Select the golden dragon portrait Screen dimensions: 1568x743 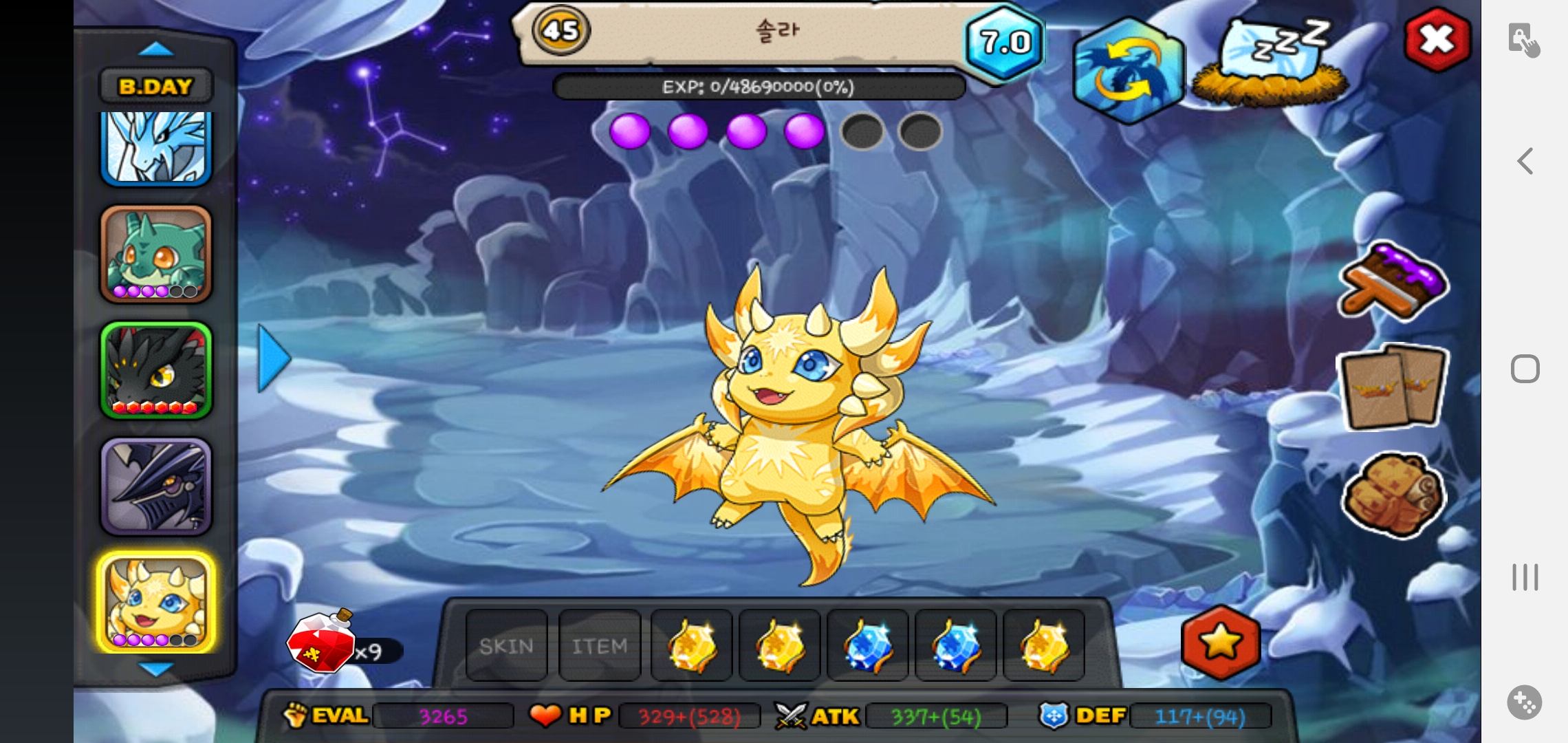tap(156, 603)
